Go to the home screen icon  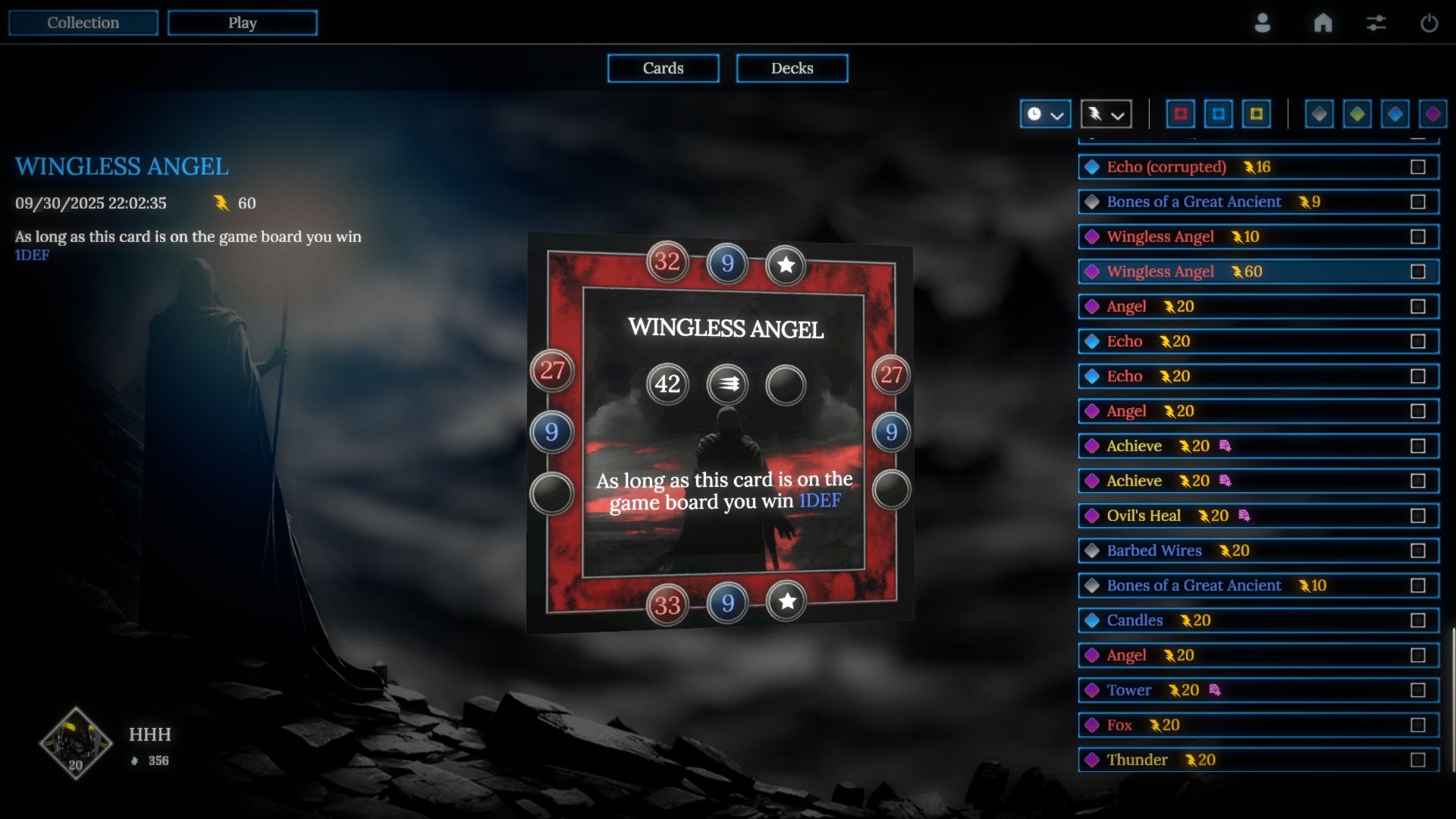click(1323, 23)
